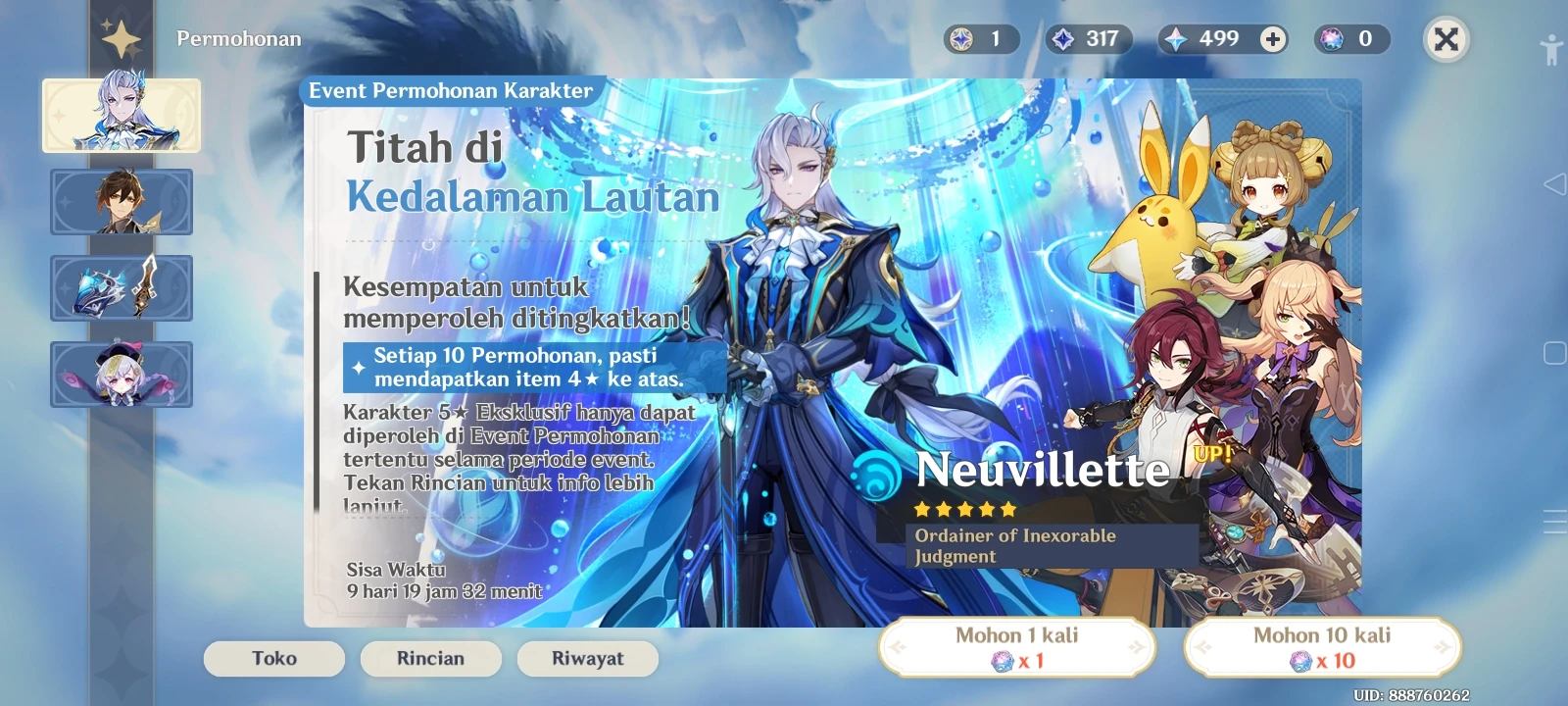Image resolution: width=1568 pixels, height=706 pixels.
Task: Perform a single wish with Mohon 1 kali
Action: [1019, 647]
